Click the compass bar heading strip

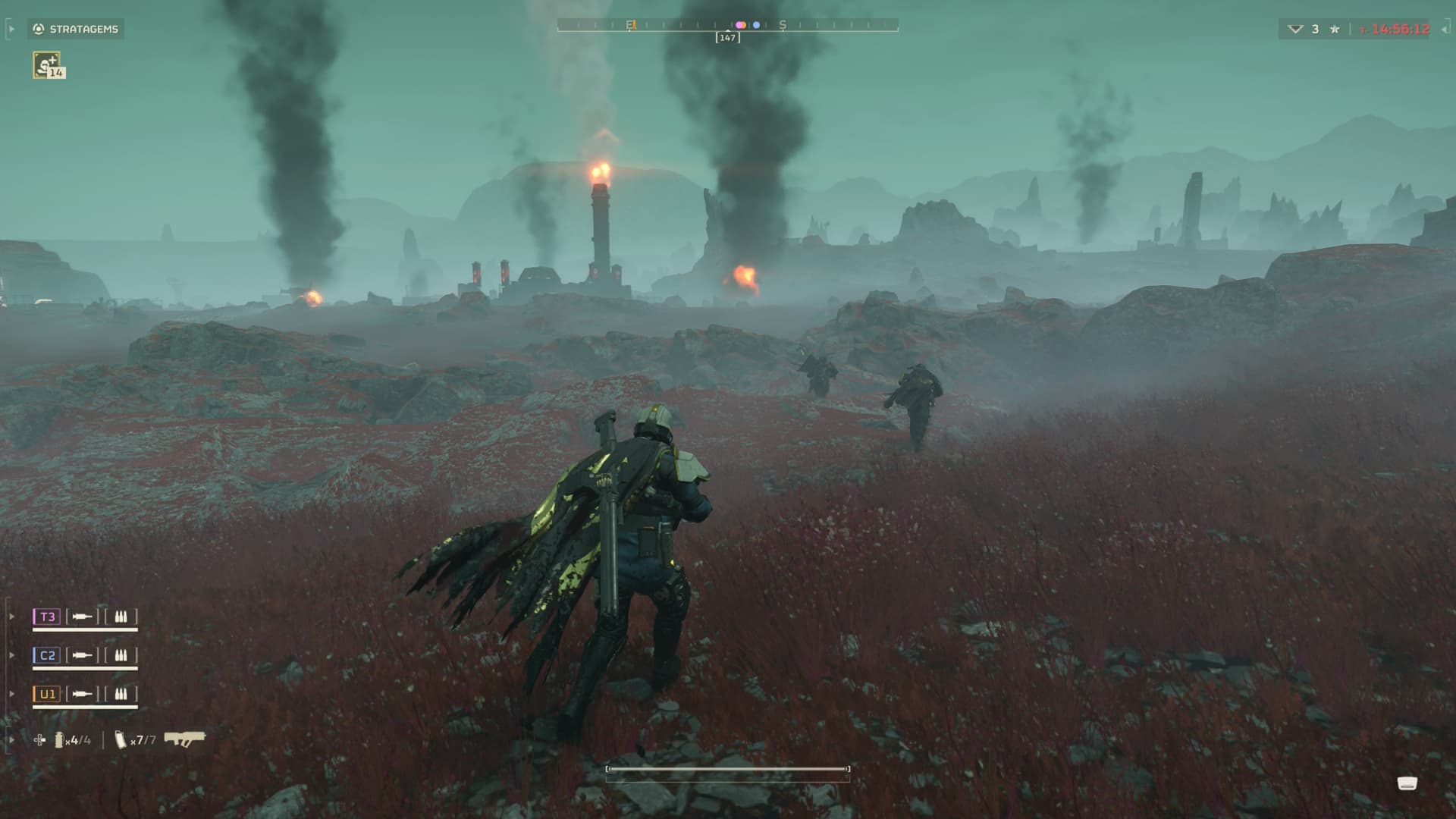pyautogui.click(x=727, y=25)
